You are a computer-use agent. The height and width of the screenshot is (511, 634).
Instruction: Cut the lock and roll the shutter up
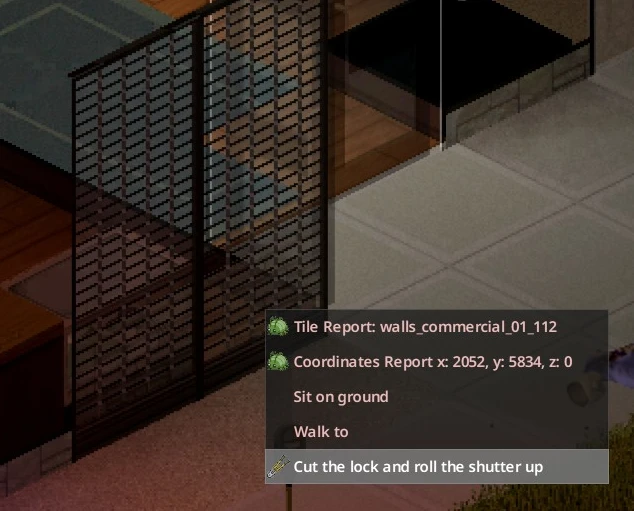(x=418, y=466)
